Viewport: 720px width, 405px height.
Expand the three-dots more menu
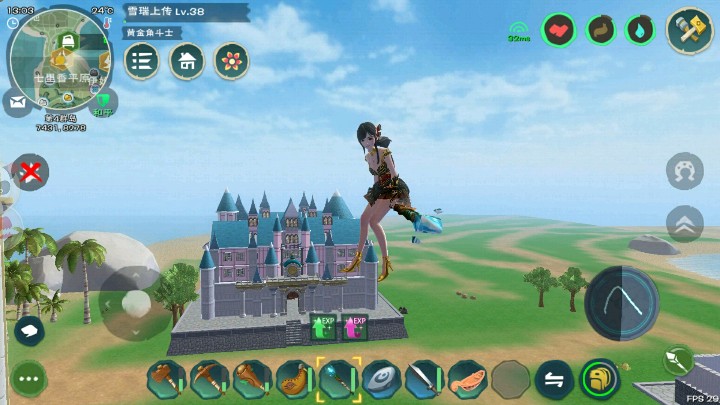(x=28, y=380)
